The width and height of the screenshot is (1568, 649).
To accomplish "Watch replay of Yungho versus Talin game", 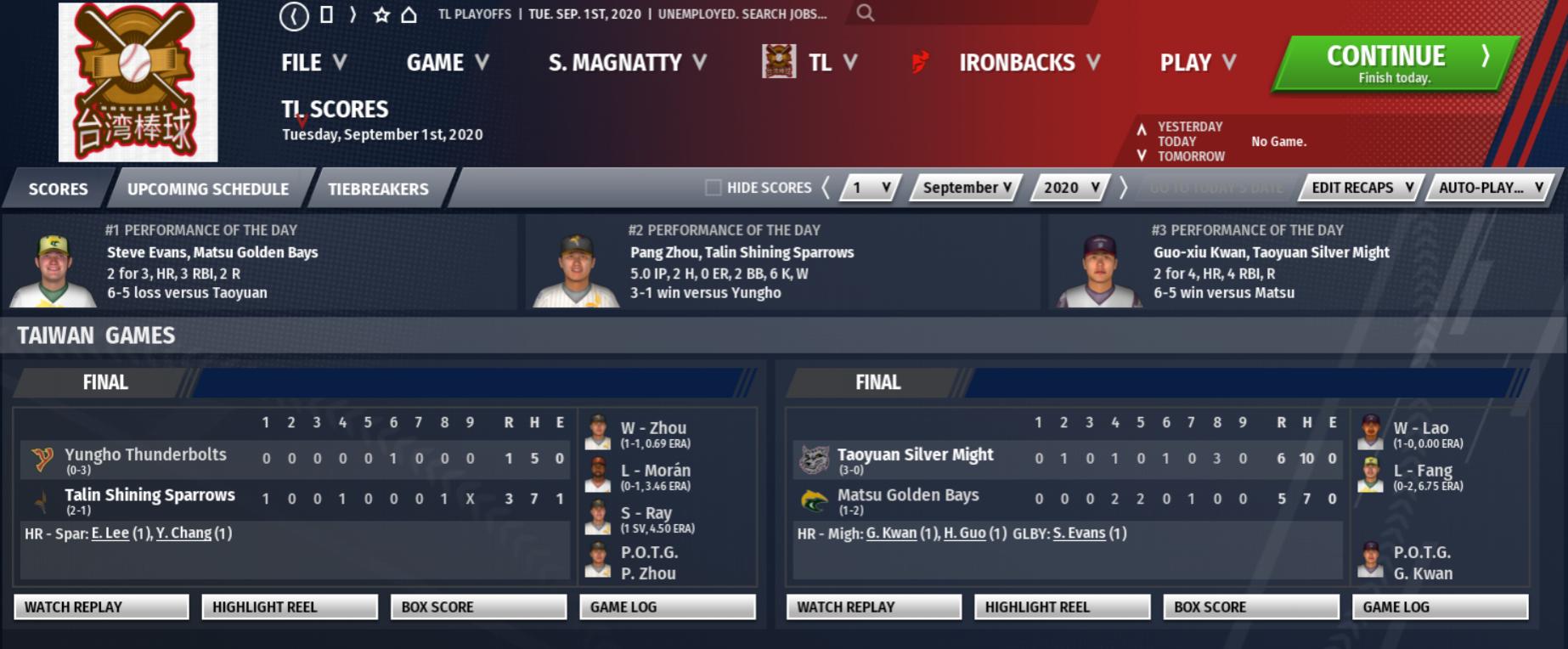I will click(101, 607).
